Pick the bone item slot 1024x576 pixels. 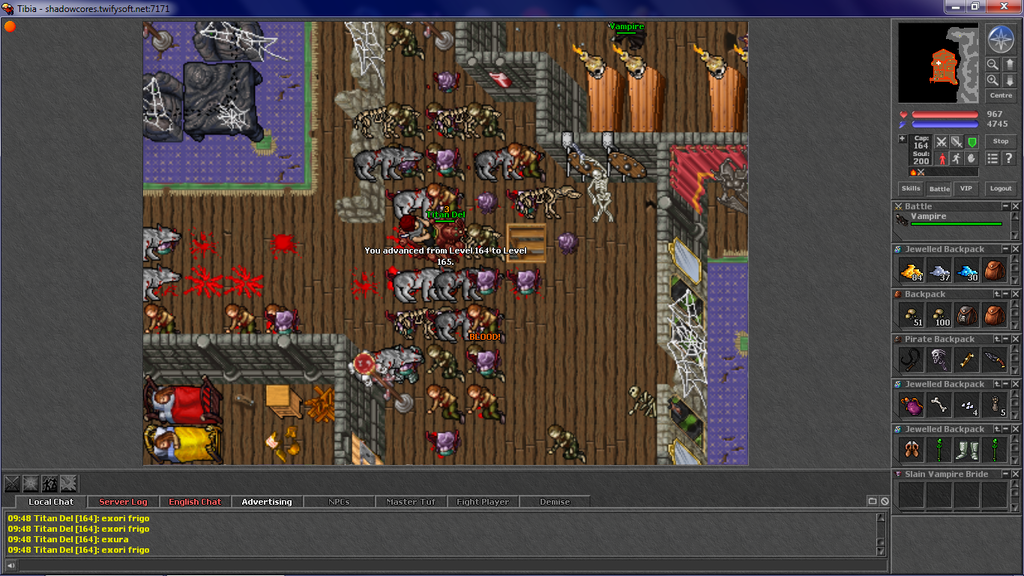click(x=938, y=405)
